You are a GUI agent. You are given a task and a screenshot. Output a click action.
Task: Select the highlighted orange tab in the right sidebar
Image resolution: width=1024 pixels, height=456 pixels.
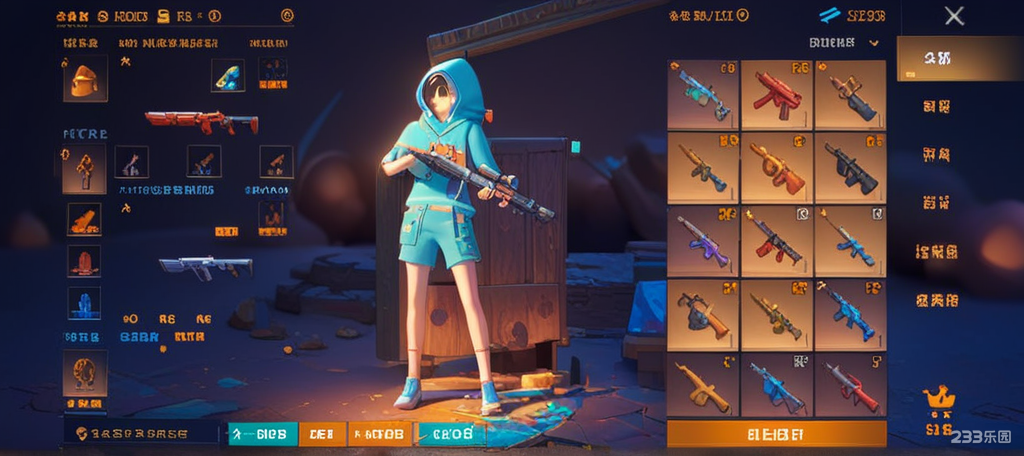point(936,60)
